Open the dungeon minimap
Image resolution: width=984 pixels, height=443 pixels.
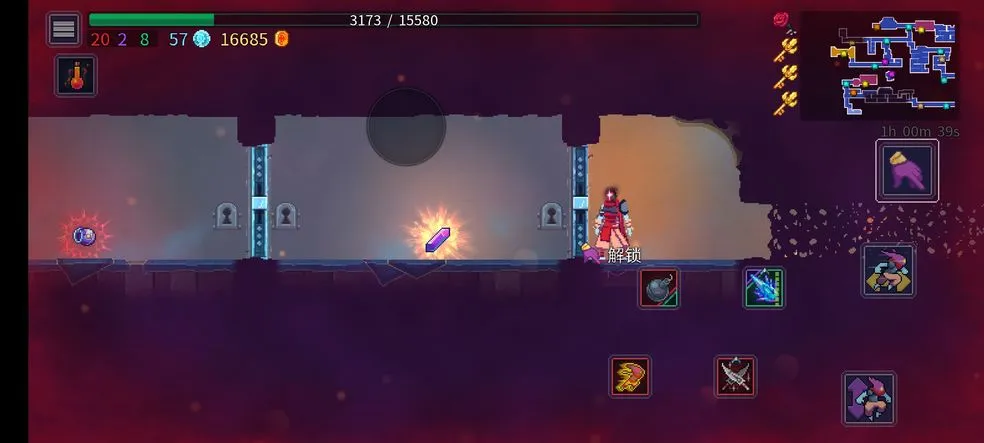879,65
